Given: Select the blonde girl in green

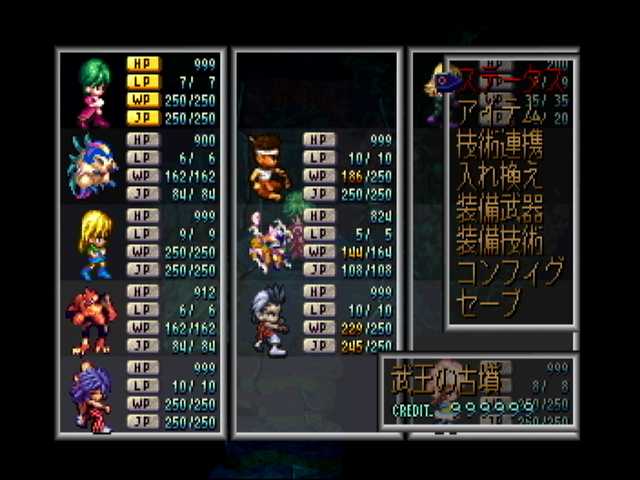Looking at the screenshot, I should (x=94, y=243).
